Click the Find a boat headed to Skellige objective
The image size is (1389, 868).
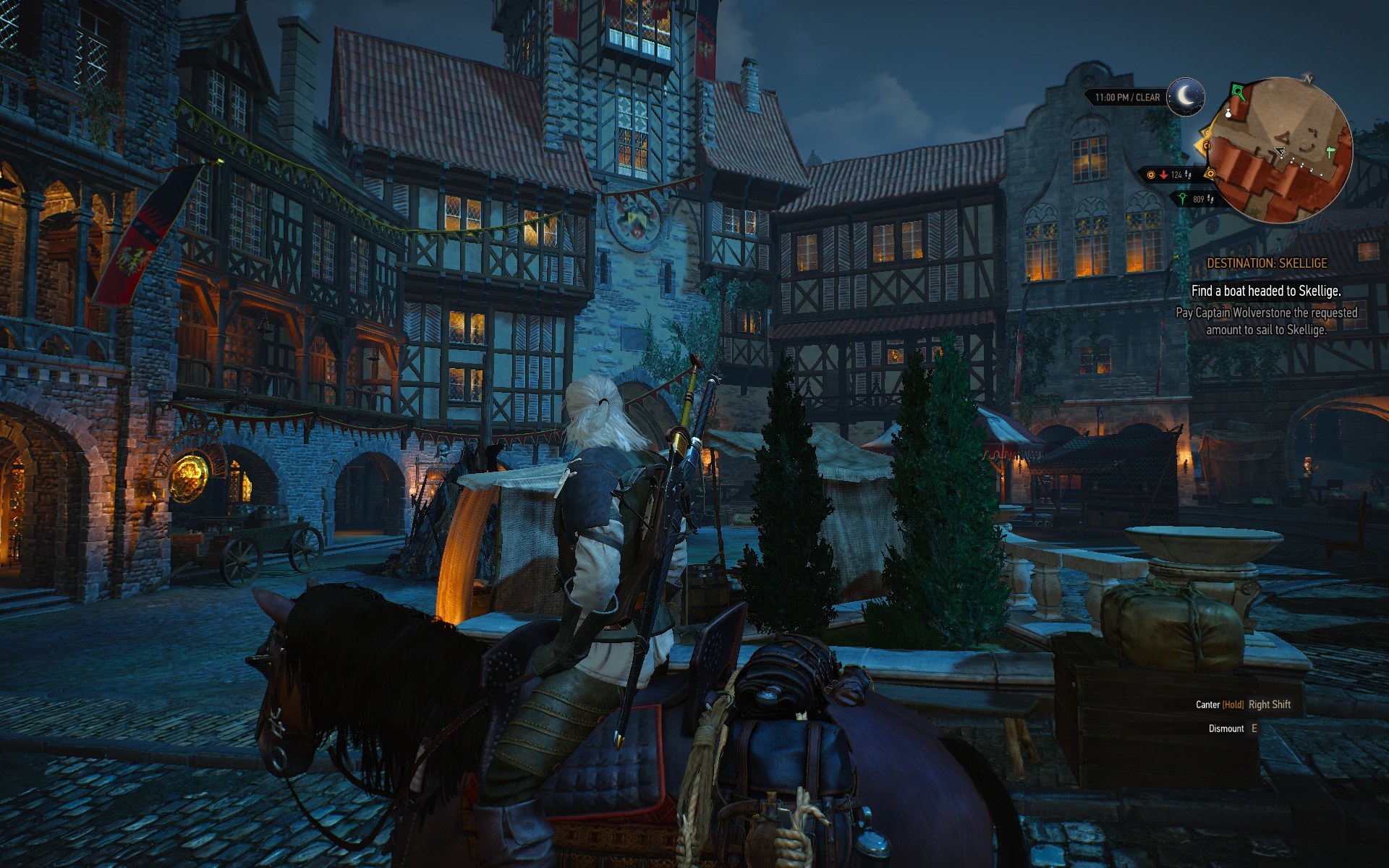[1266, 291]
